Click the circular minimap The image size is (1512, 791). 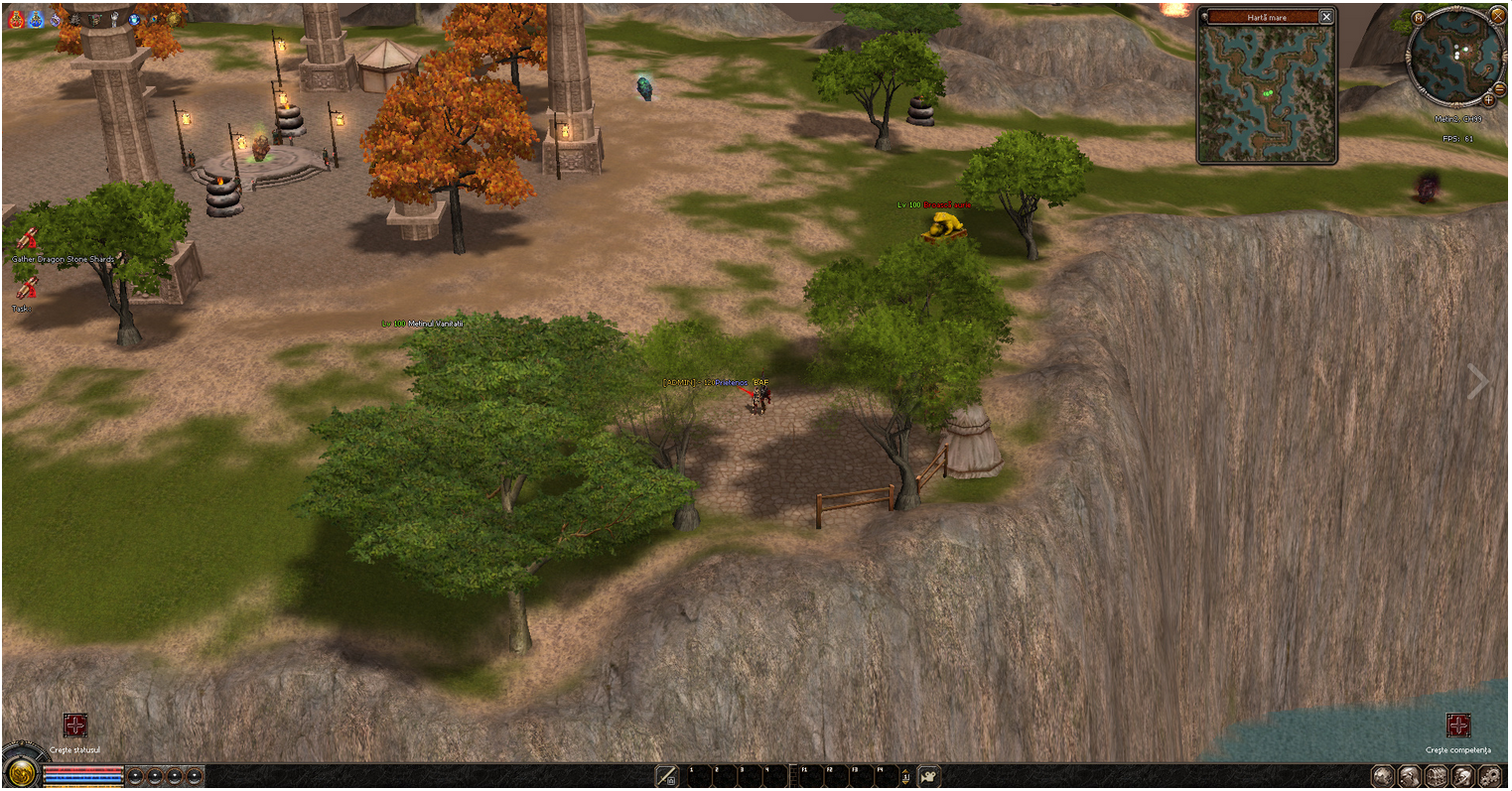[1455, 56]
